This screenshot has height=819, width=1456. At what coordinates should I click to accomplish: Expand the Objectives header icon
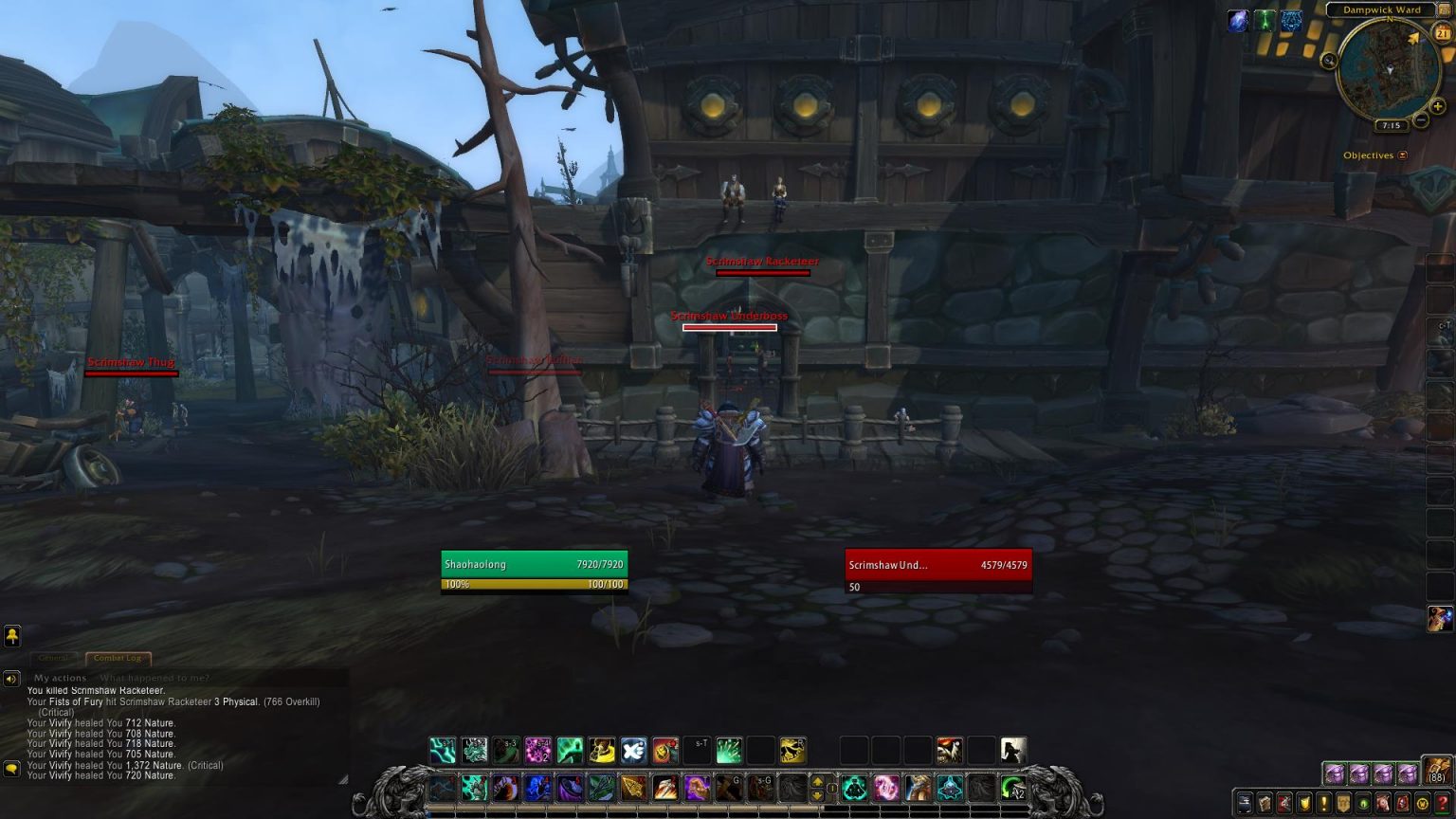coord(1402,155)
